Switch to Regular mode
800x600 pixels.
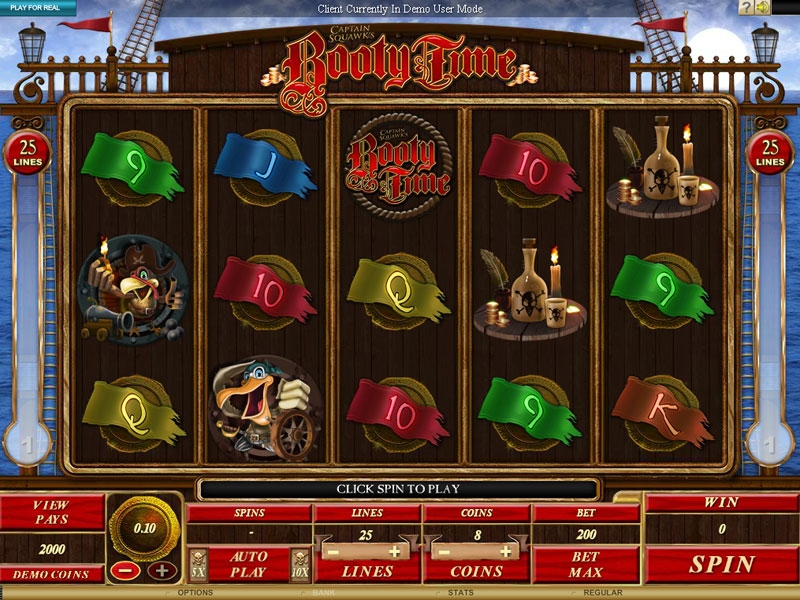pos(603,593)
